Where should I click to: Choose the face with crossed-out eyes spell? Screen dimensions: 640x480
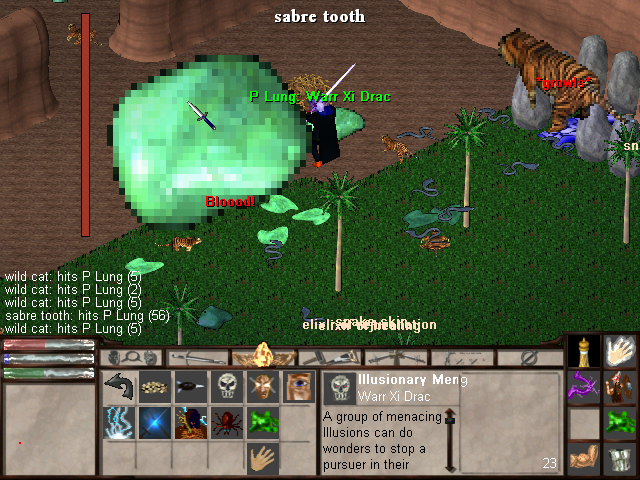tap(263, 387)
